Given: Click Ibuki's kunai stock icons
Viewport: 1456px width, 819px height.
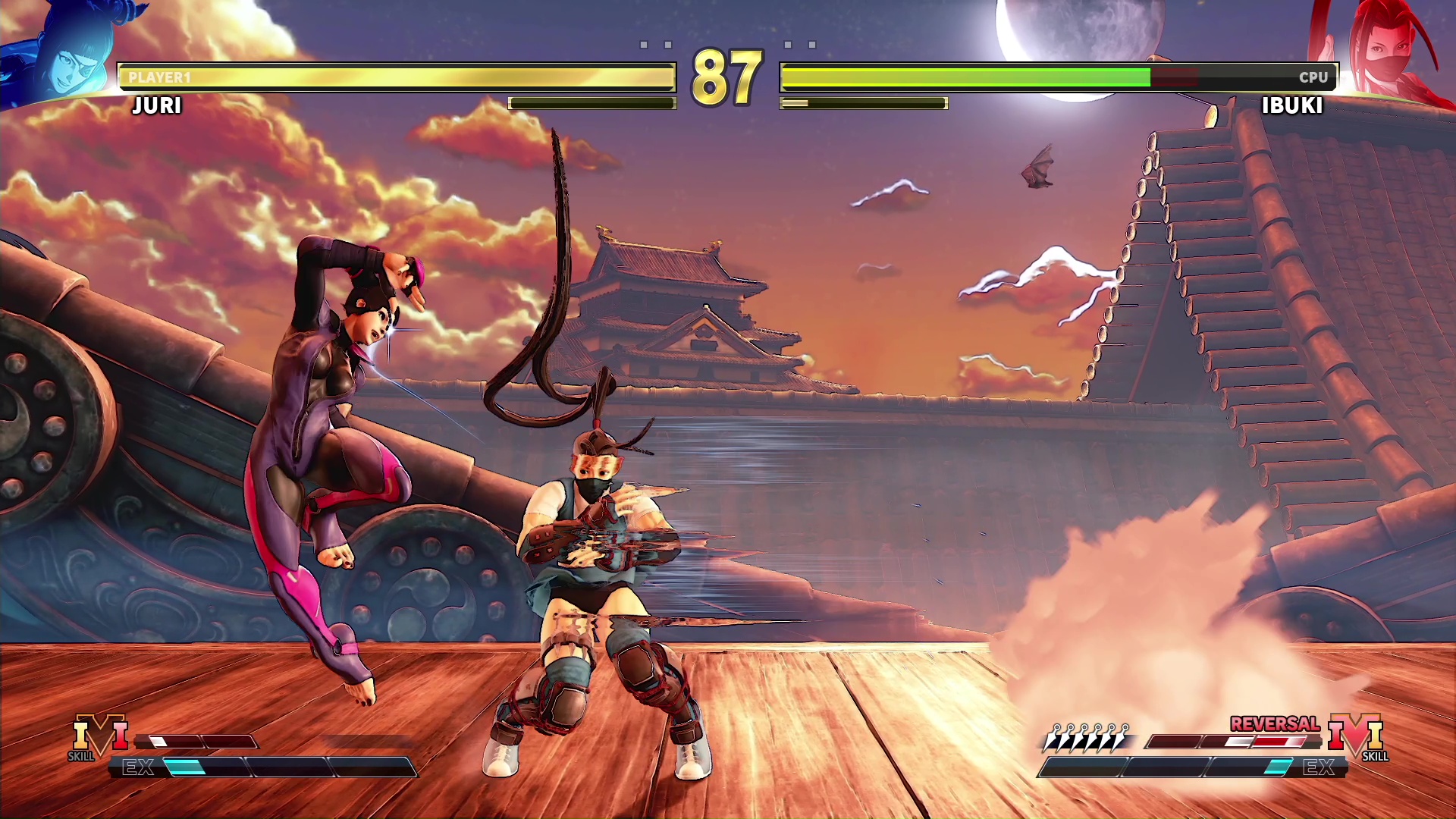Looking at the screenshot, I should coord(1087,737).
